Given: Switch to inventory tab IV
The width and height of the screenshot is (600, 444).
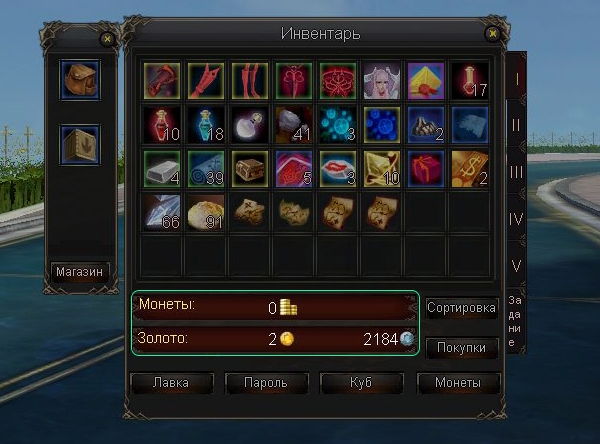Looking at the screenshot, I should (x=516, y=218).
